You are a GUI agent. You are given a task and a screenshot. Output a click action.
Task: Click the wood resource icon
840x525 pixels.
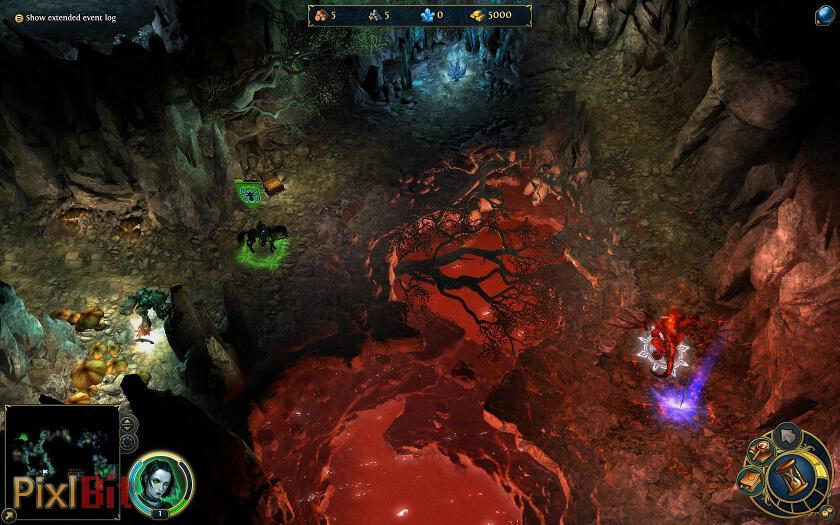(320, 15)
